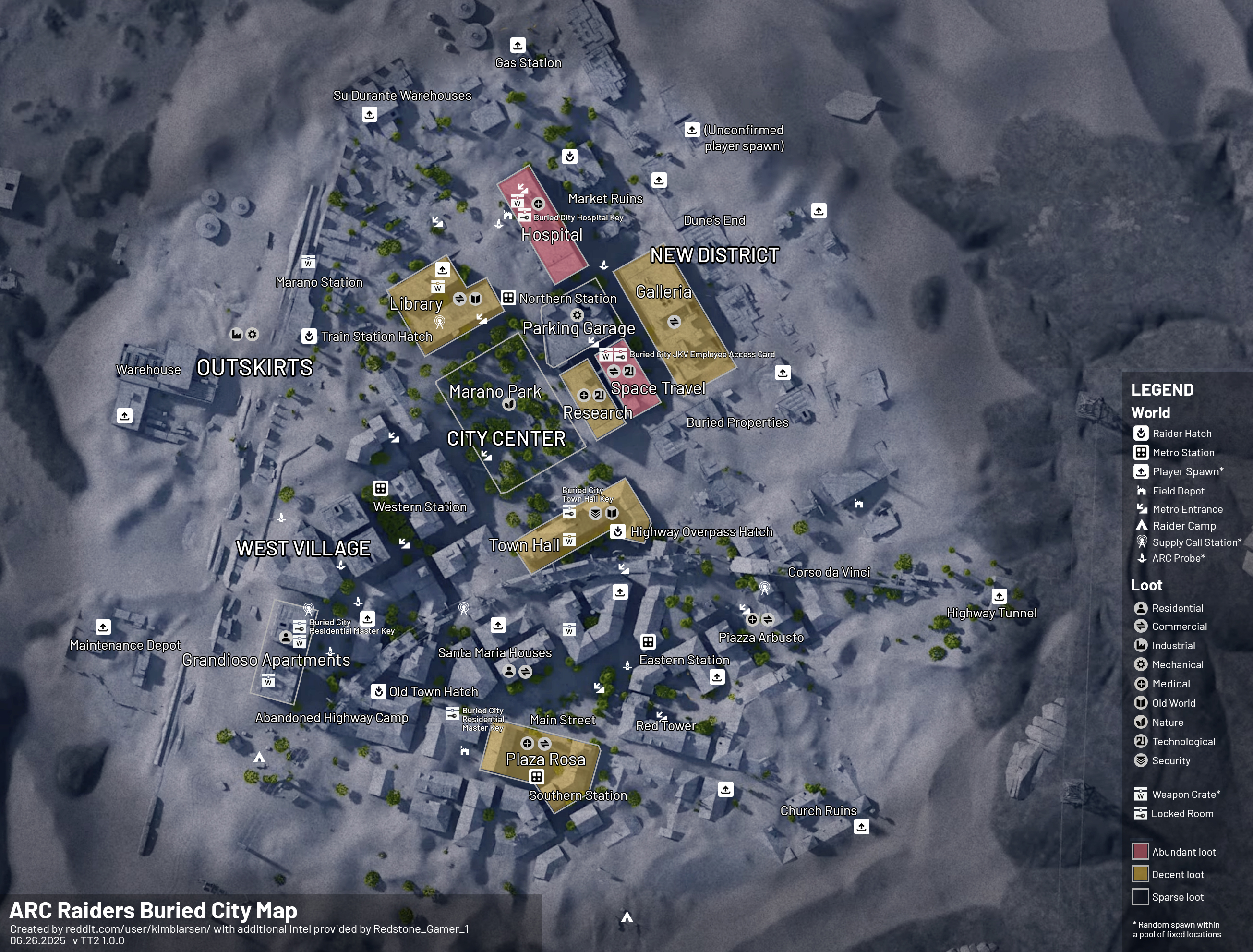This screenshot has height=952, width=1253.
Task: Select the Southern Station metro marker
Action: (537, 776)
